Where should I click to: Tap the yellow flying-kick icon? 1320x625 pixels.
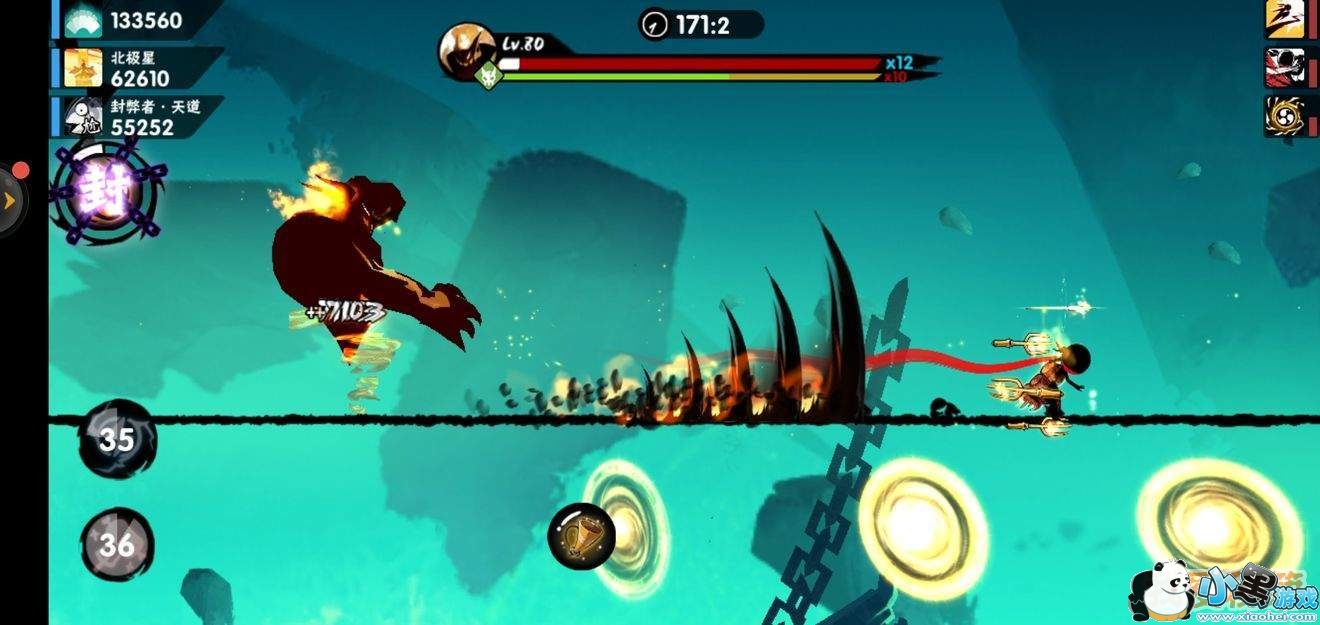[x=1284, y=19]
